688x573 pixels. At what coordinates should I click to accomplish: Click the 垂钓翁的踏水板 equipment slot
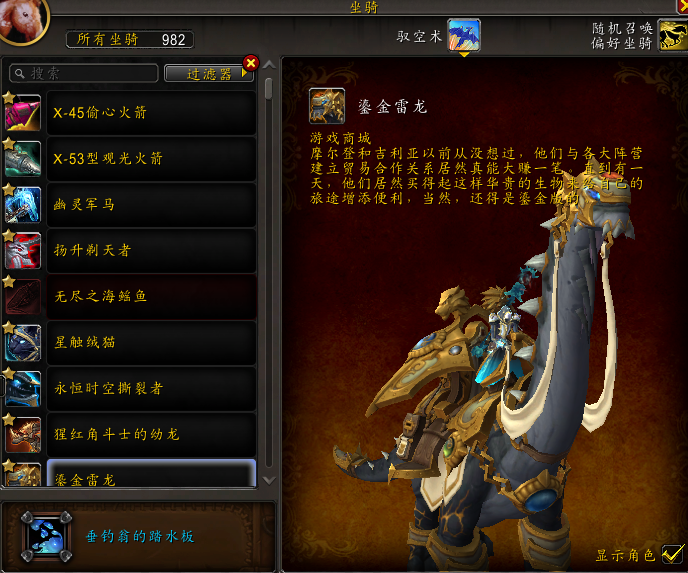(46, 536)
